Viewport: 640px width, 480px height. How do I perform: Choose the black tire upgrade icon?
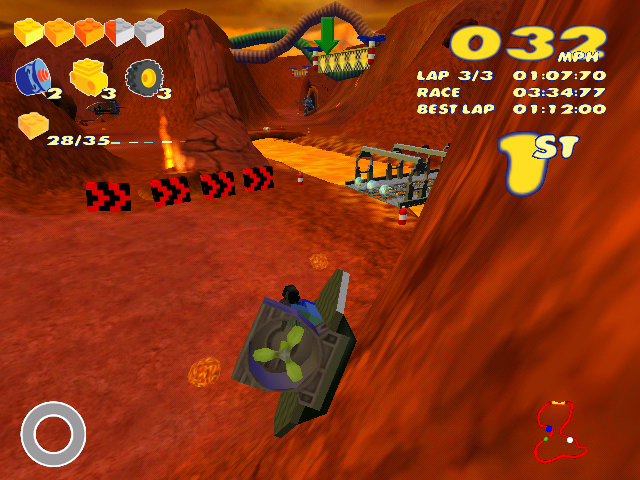(144, 76)
